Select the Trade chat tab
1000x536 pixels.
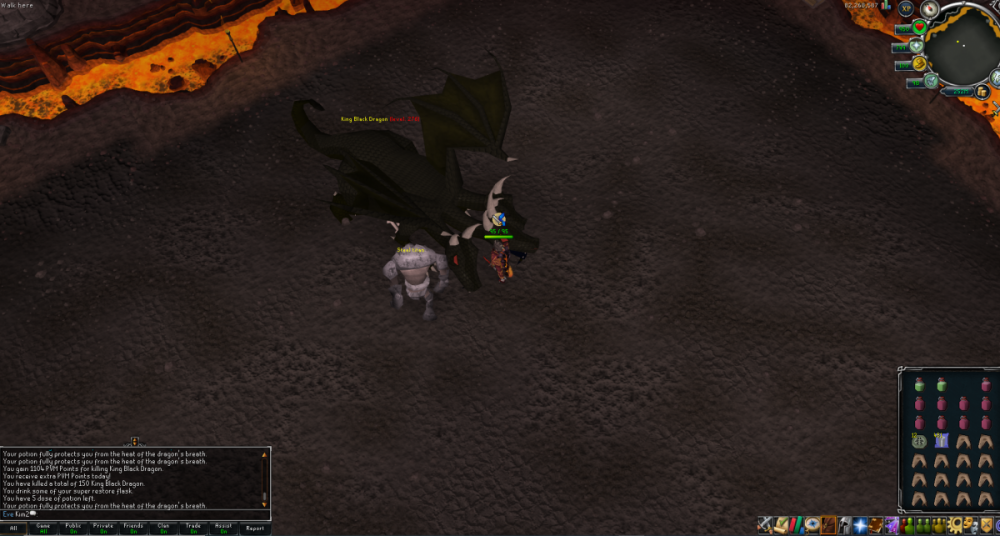point(193,528)
